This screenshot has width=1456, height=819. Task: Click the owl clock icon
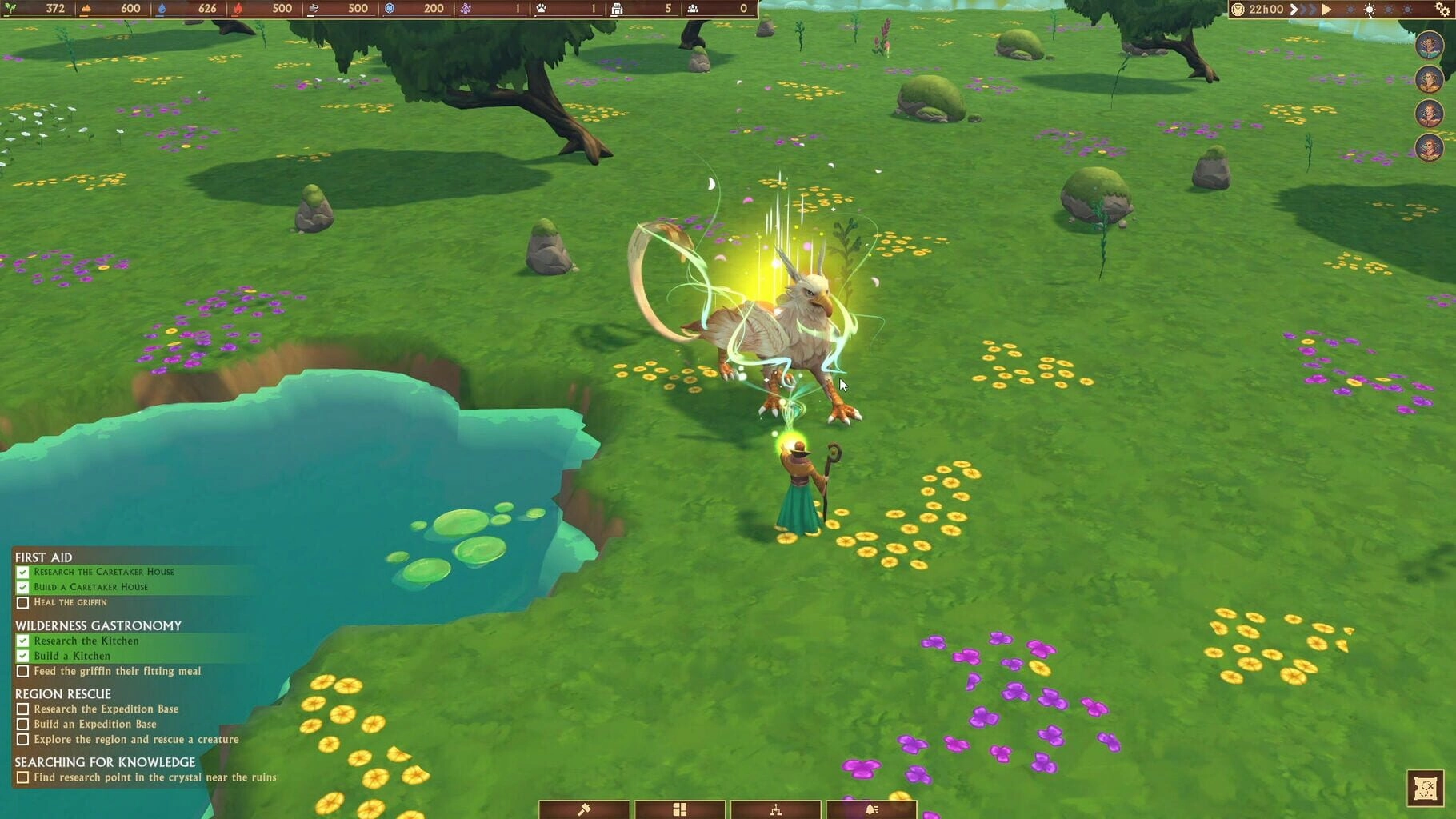(x=1238, y=10)
